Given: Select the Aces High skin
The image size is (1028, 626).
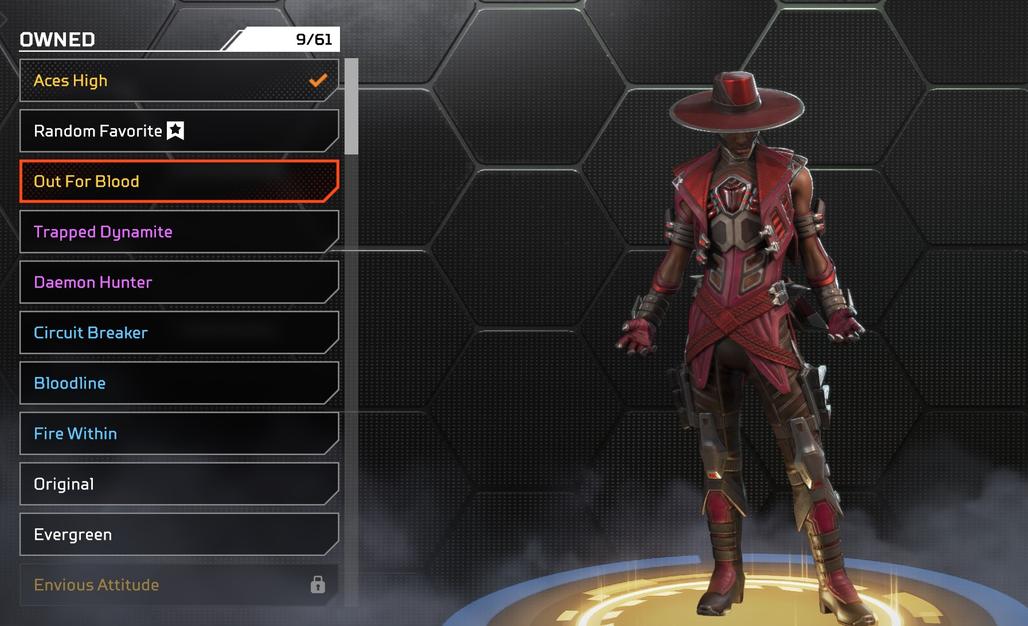Looking at the screenshot, I should [178, 81].
